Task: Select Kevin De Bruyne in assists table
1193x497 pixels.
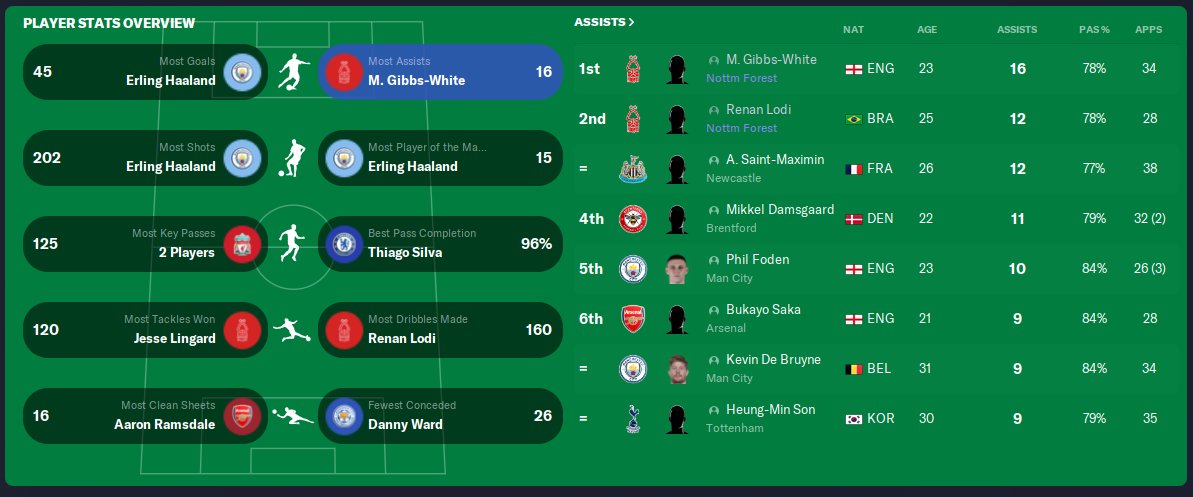Action: pos(773,360)
